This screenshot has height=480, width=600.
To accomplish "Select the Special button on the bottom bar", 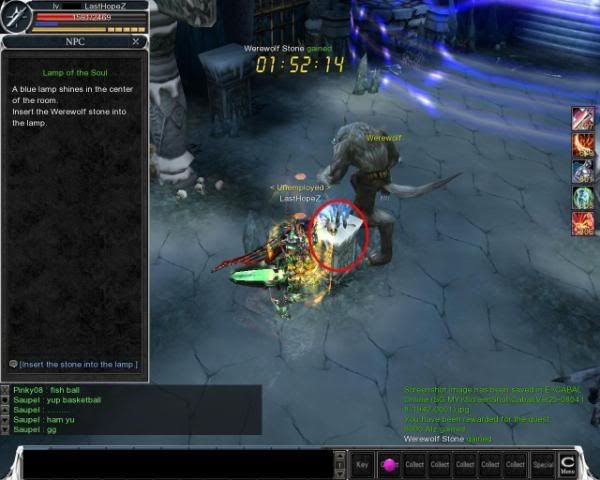I will pos(543,465).
